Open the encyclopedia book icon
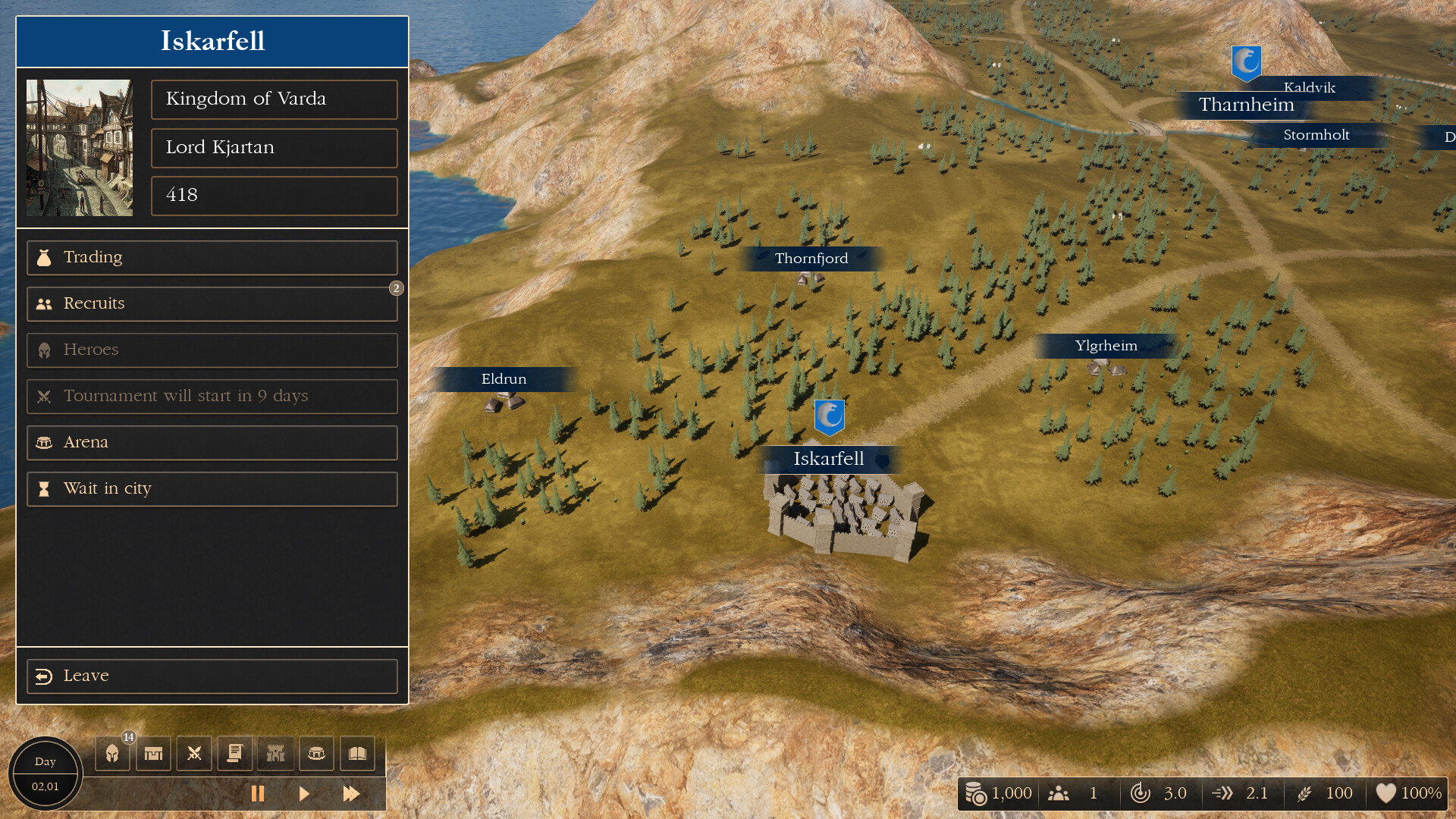 coord(358,753)
